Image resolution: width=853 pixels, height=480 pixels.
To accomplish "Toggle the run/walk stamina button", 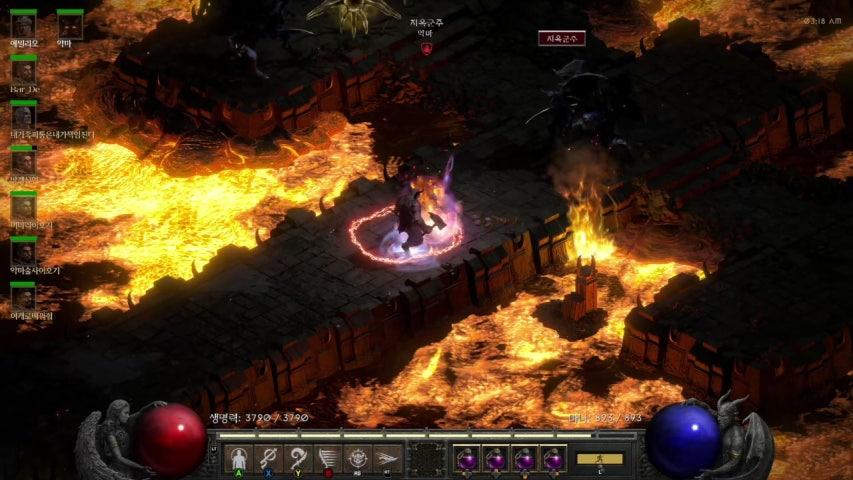I will tap(599, 459).
